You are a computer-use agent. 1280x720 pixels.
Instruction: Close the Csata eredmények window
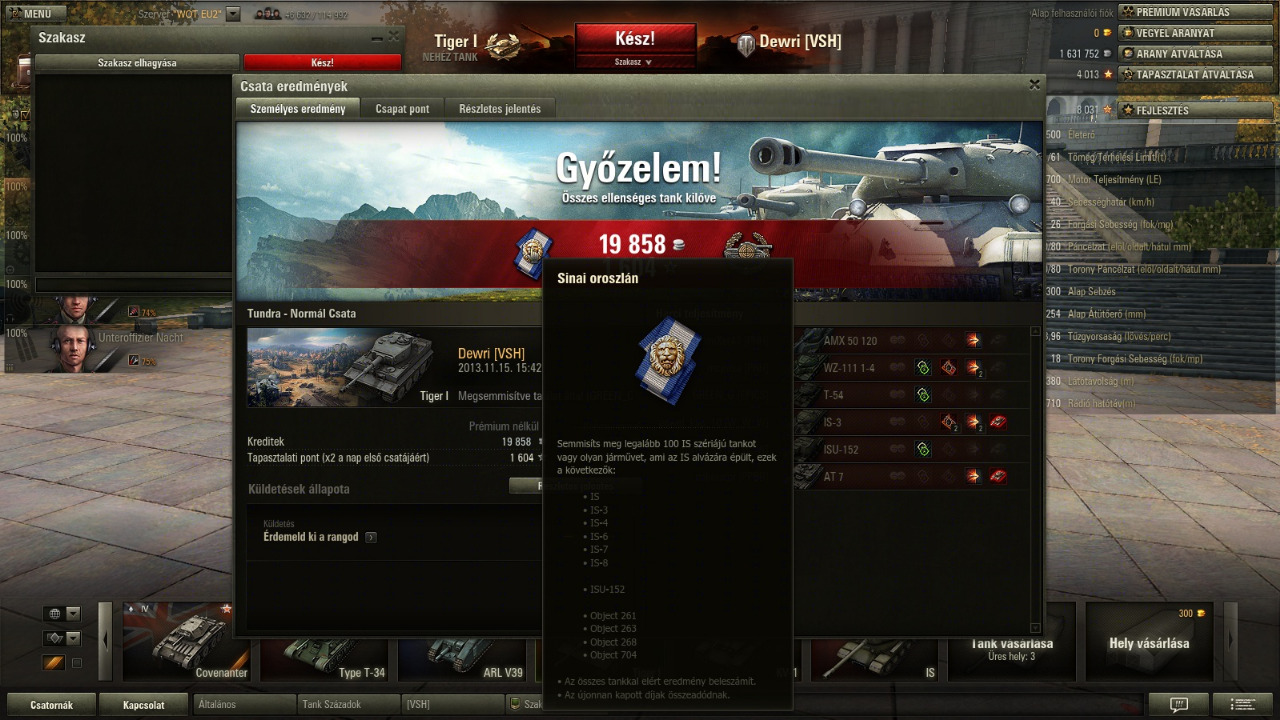point(1035,85)
